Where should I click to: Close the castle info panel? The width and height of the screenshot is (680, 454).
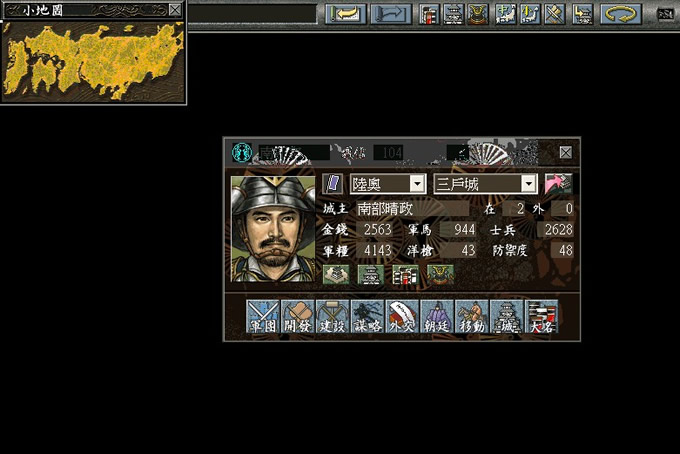566,152
